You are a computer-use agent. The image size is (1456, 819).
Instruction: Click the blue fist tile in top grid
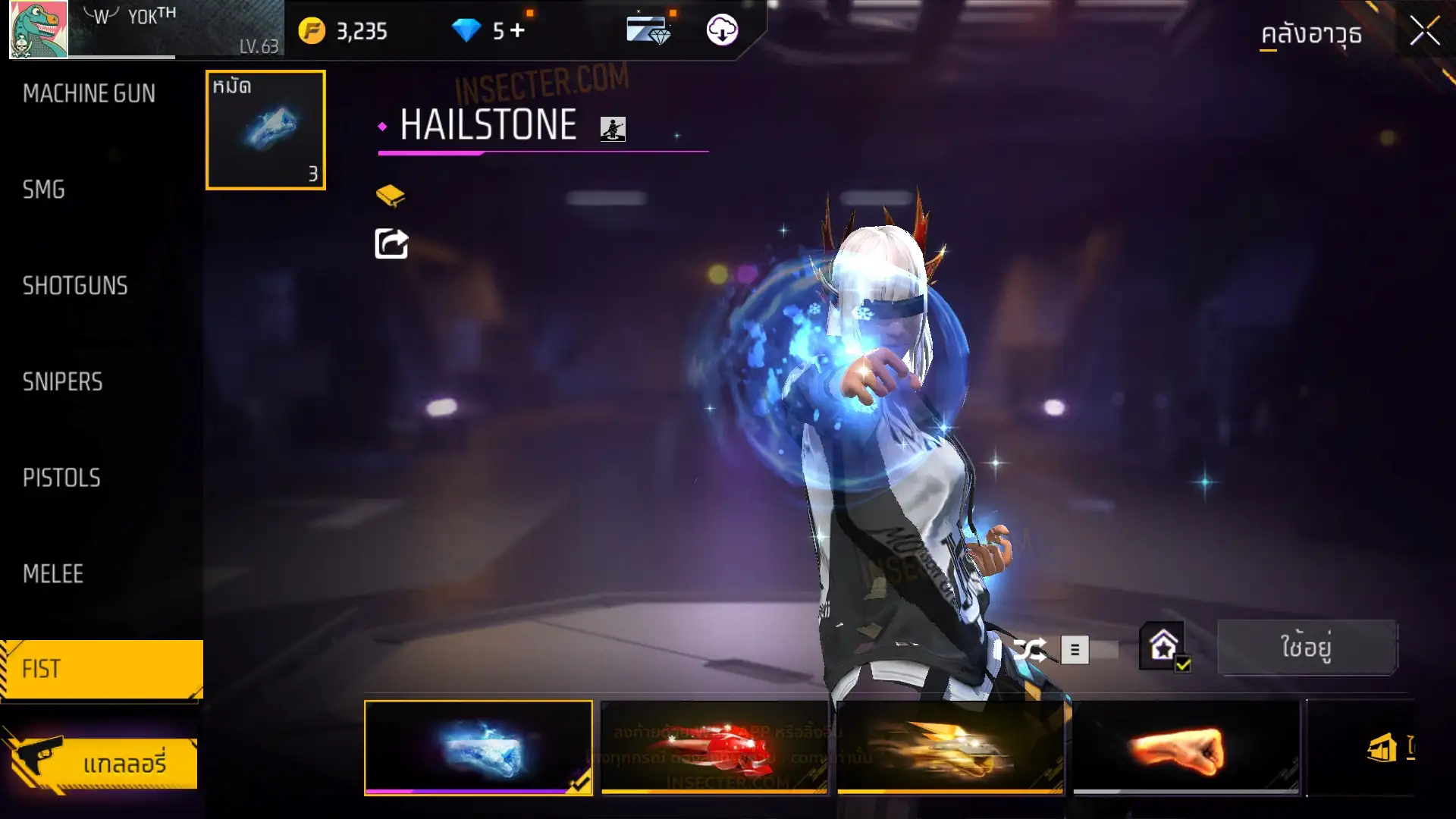[265, 130]
